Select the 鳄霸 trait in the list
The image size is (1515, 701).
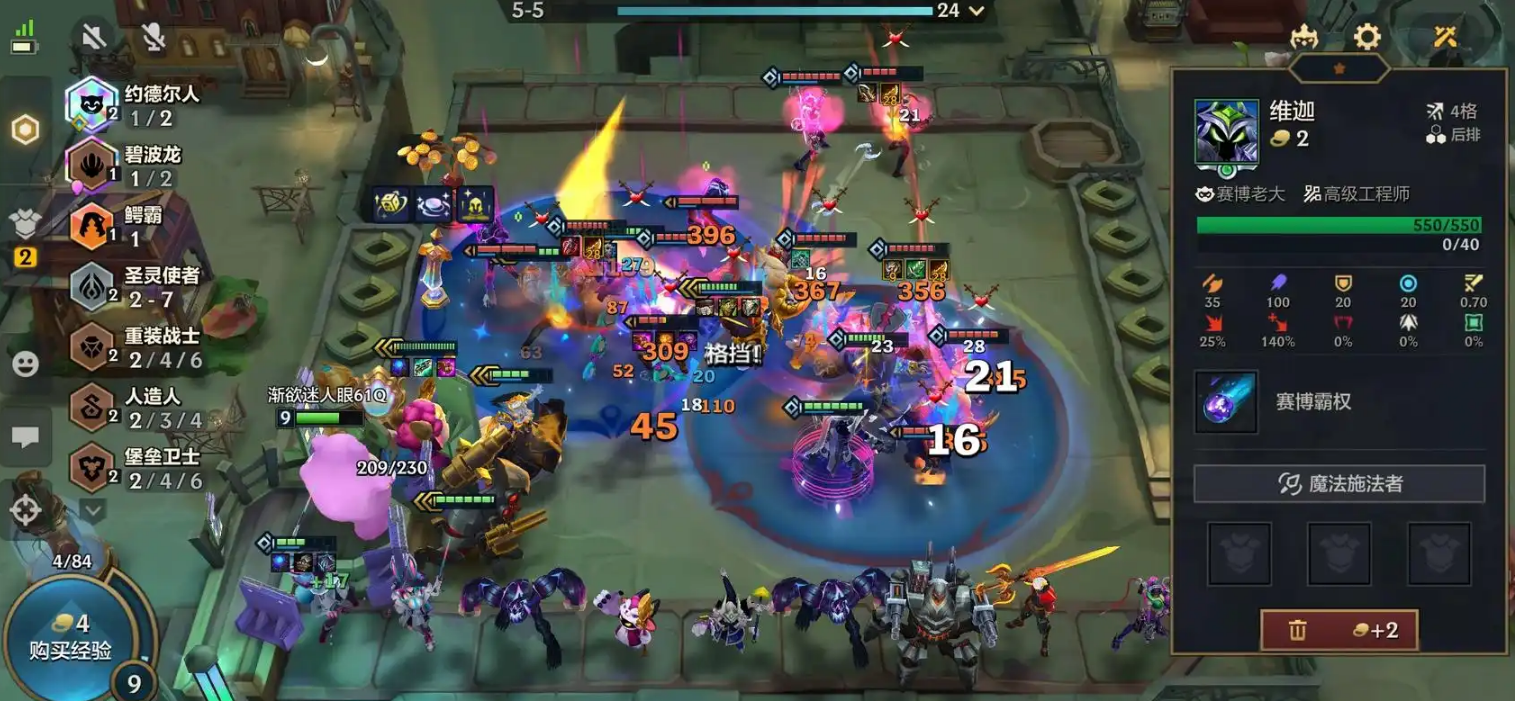tap(92, 226)
